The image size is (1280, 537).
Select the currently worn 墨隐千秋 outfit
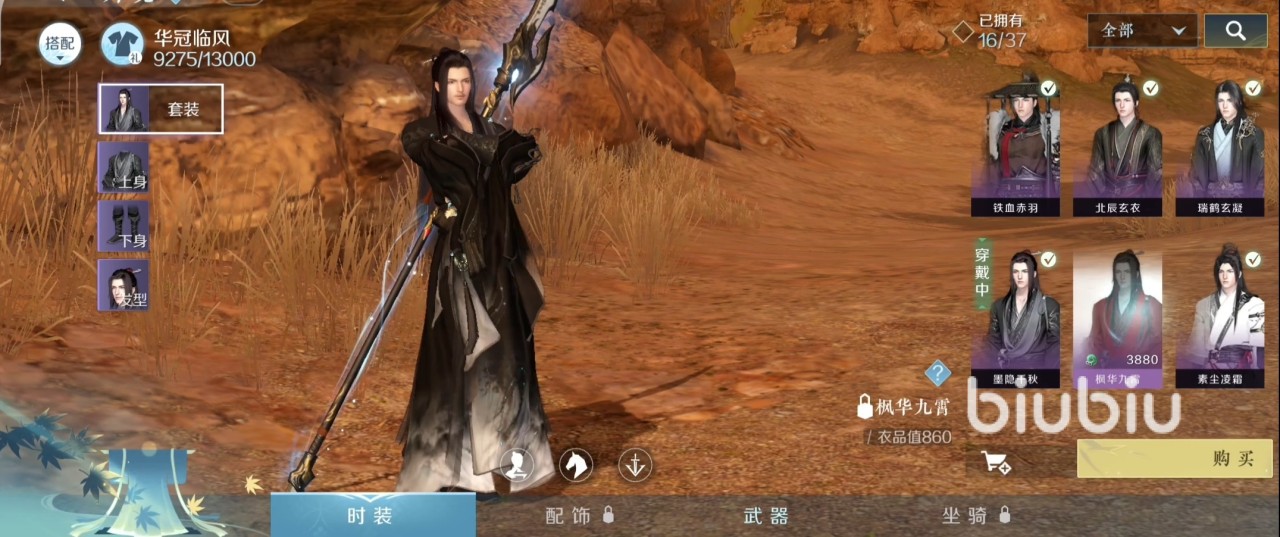tap(1016, 312)
